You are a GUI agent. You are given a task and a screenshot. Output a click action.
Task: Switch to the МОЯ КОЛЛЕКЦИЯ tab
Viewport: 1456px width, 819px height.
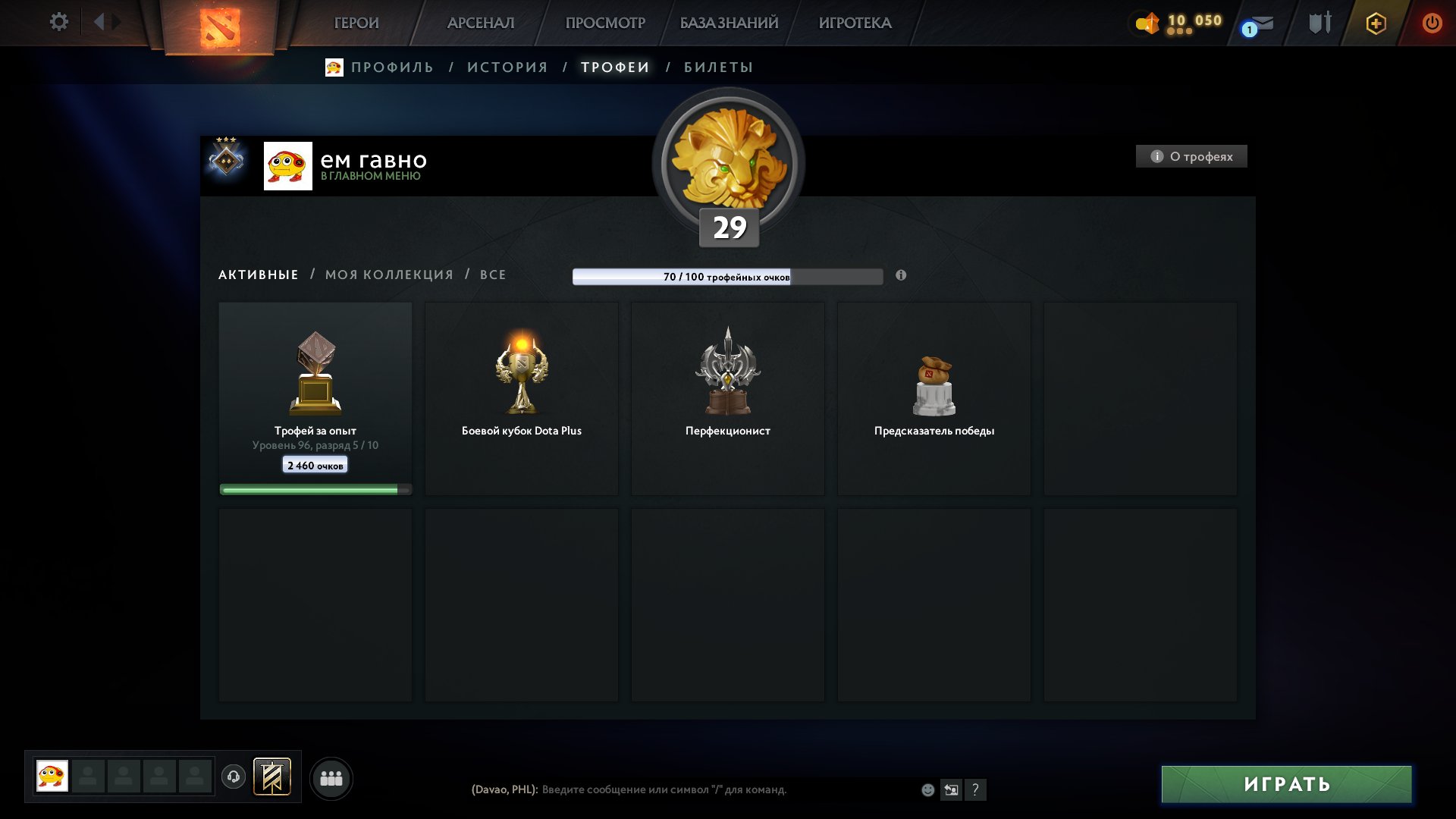388,275
